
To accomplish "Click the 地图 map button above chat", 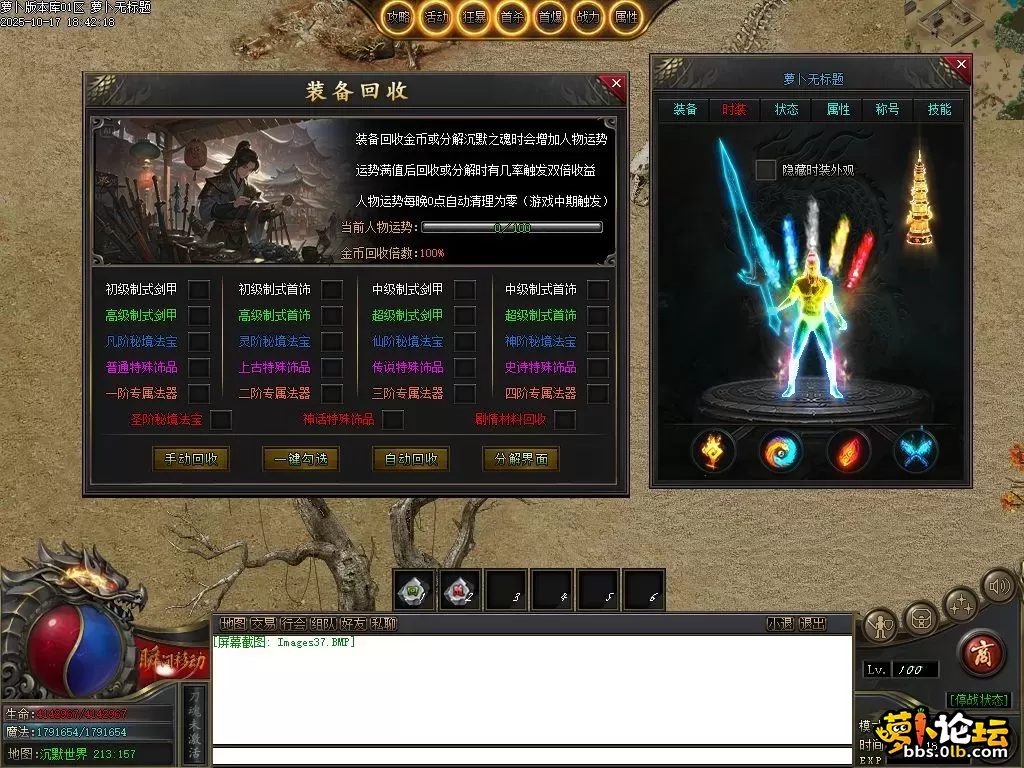I will pyautogui.click(x=233, y=623).
